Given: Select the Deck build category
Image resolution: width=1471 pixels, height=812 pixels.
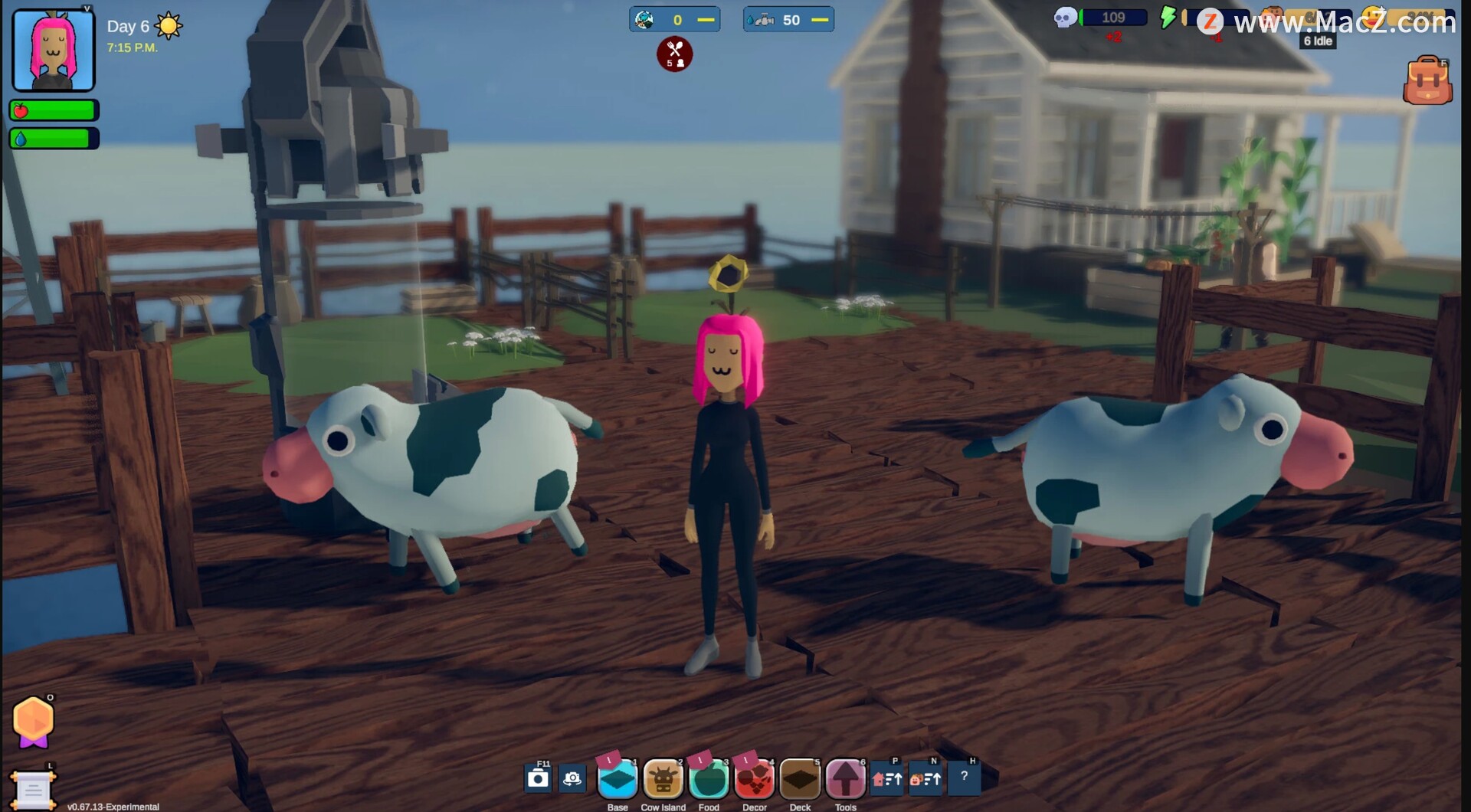Looking at the screenshot, I should tap(800, 780).
